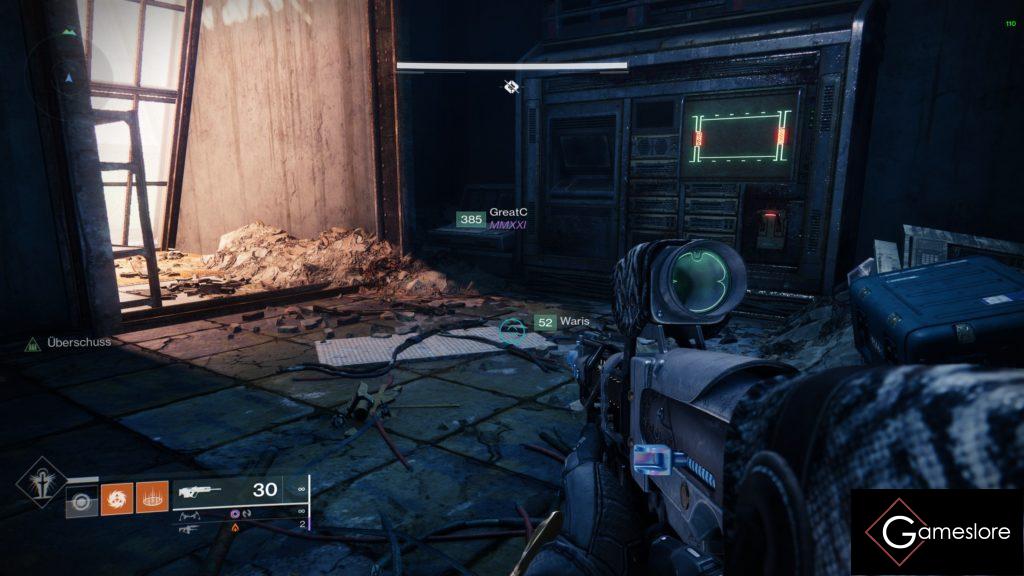The width and height of the screenshot is (1024, 576).
Task: Switch to the secondary weapon silhouette
Action: pyautogui.click(x=187, y=516)
